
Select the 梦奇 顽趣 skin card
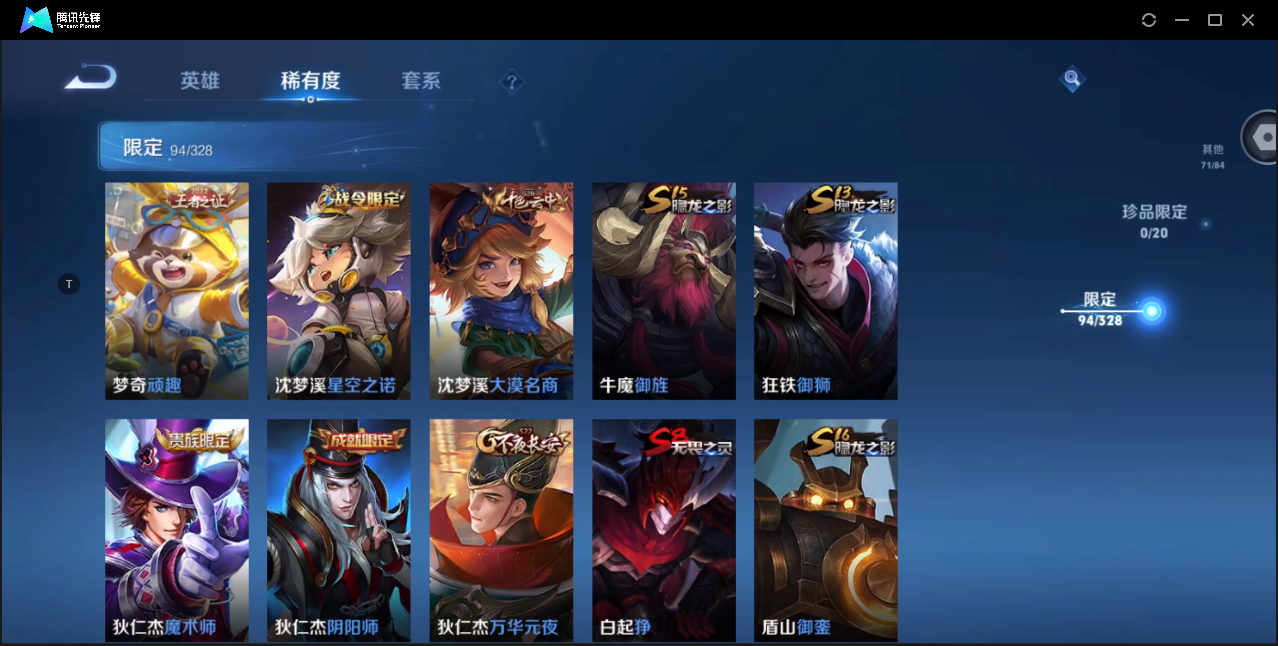click(x=177, y=291)
